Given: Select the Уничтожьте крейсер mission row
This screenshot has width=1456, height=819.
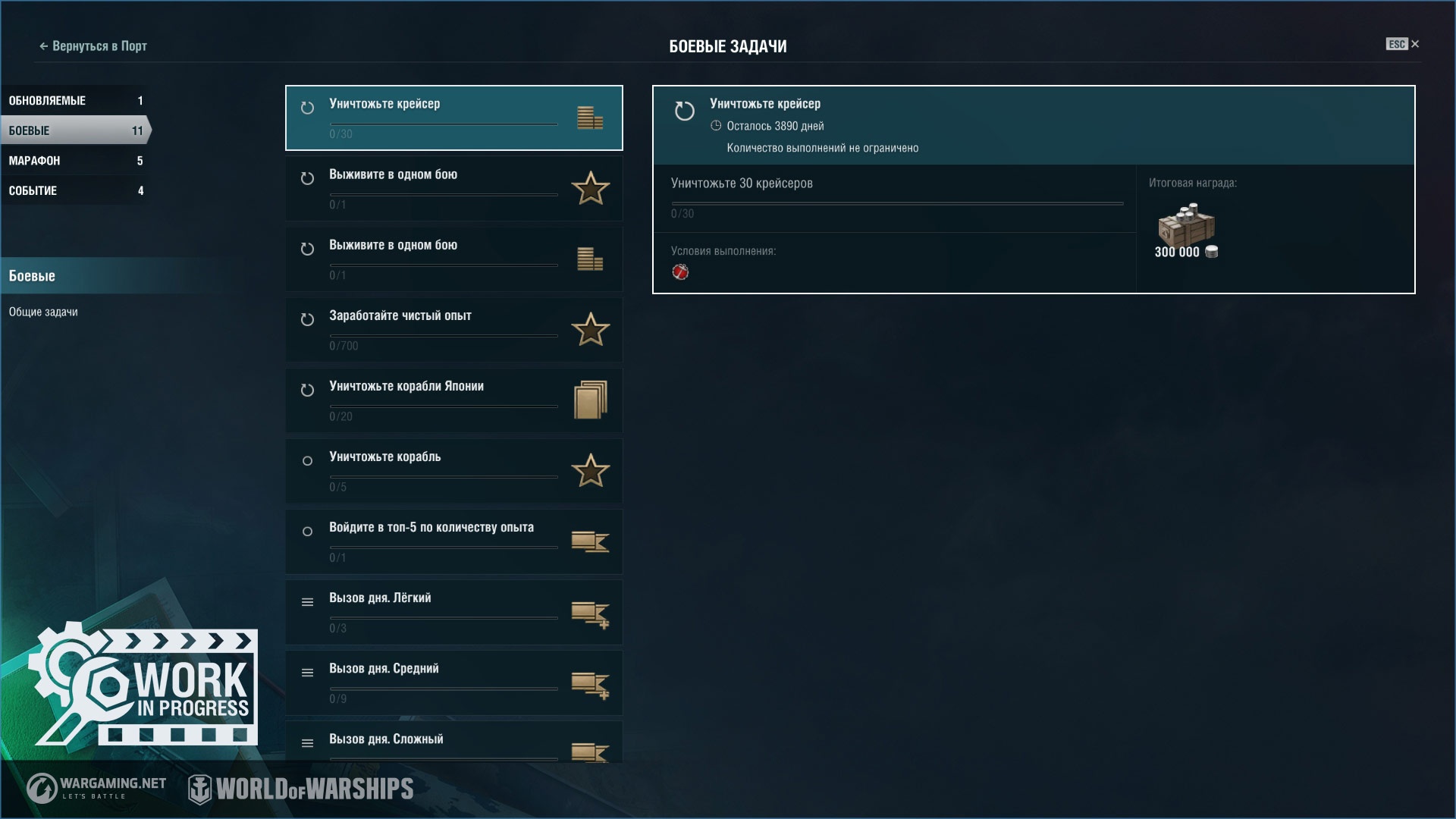Looking at the screenshot, I should point(453,118).
